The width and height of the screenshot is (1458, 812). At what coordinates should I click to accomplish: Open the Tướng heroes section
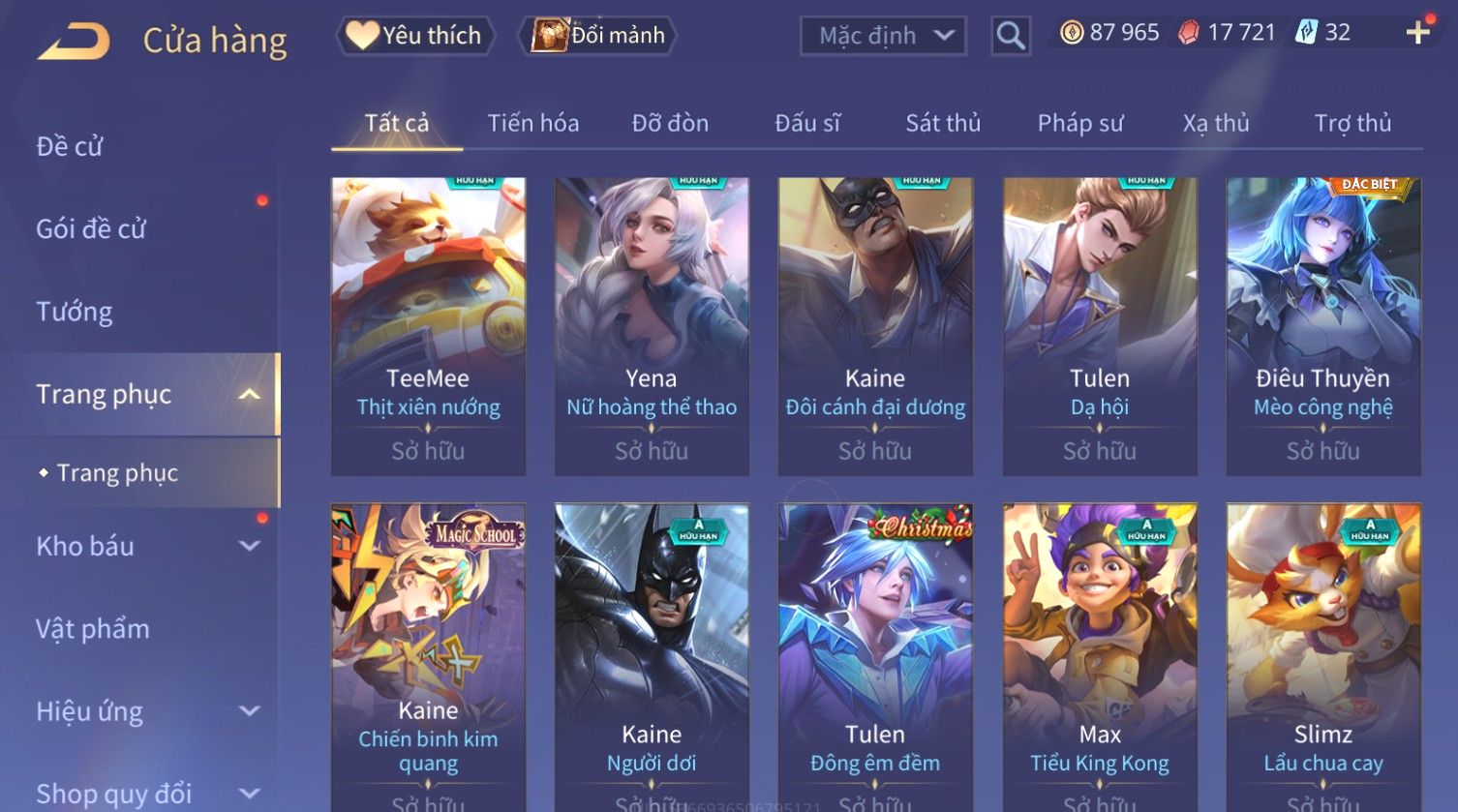pyautogui.click(x=75, y=312)
